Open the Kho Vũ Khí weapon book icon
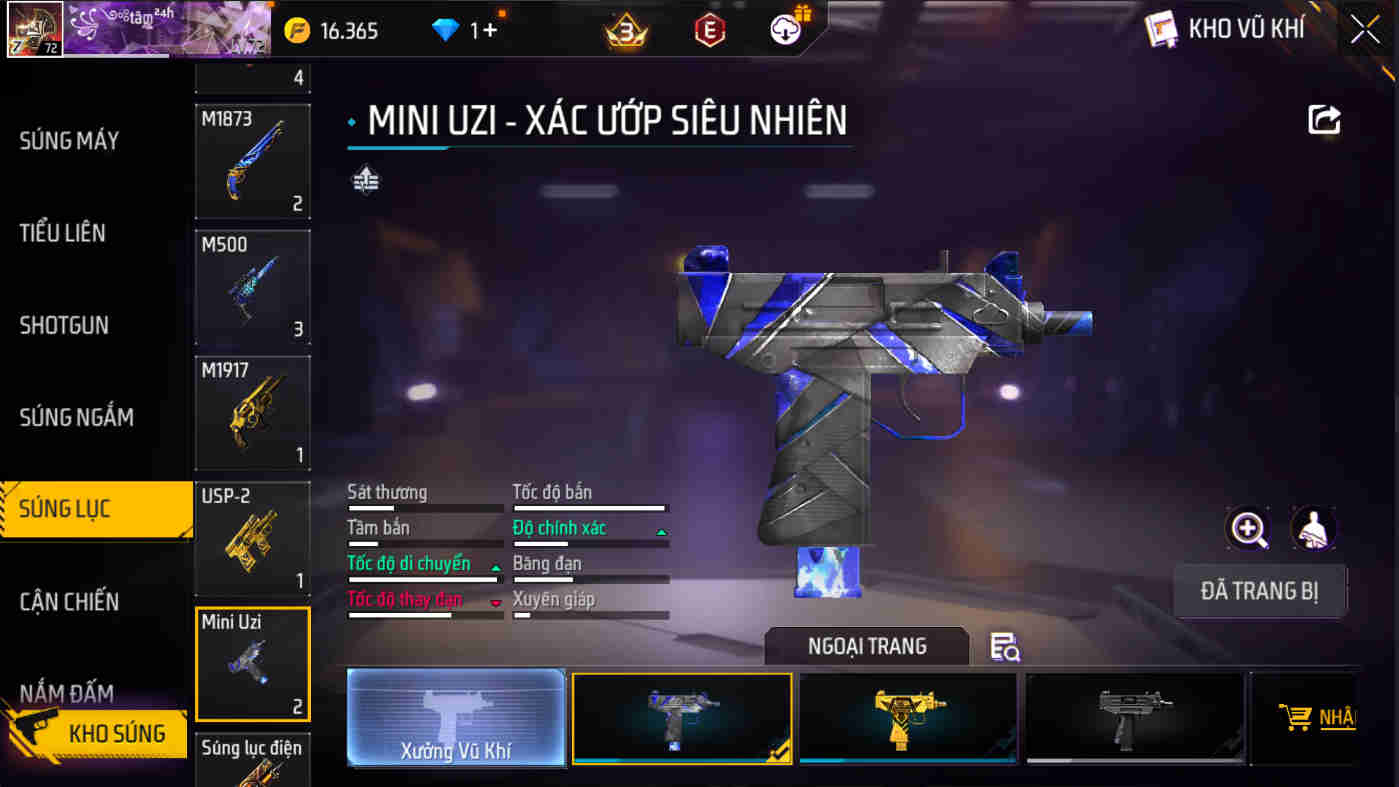The height and width of the screenshot is (787, 1399). (x=1160, y=28)
